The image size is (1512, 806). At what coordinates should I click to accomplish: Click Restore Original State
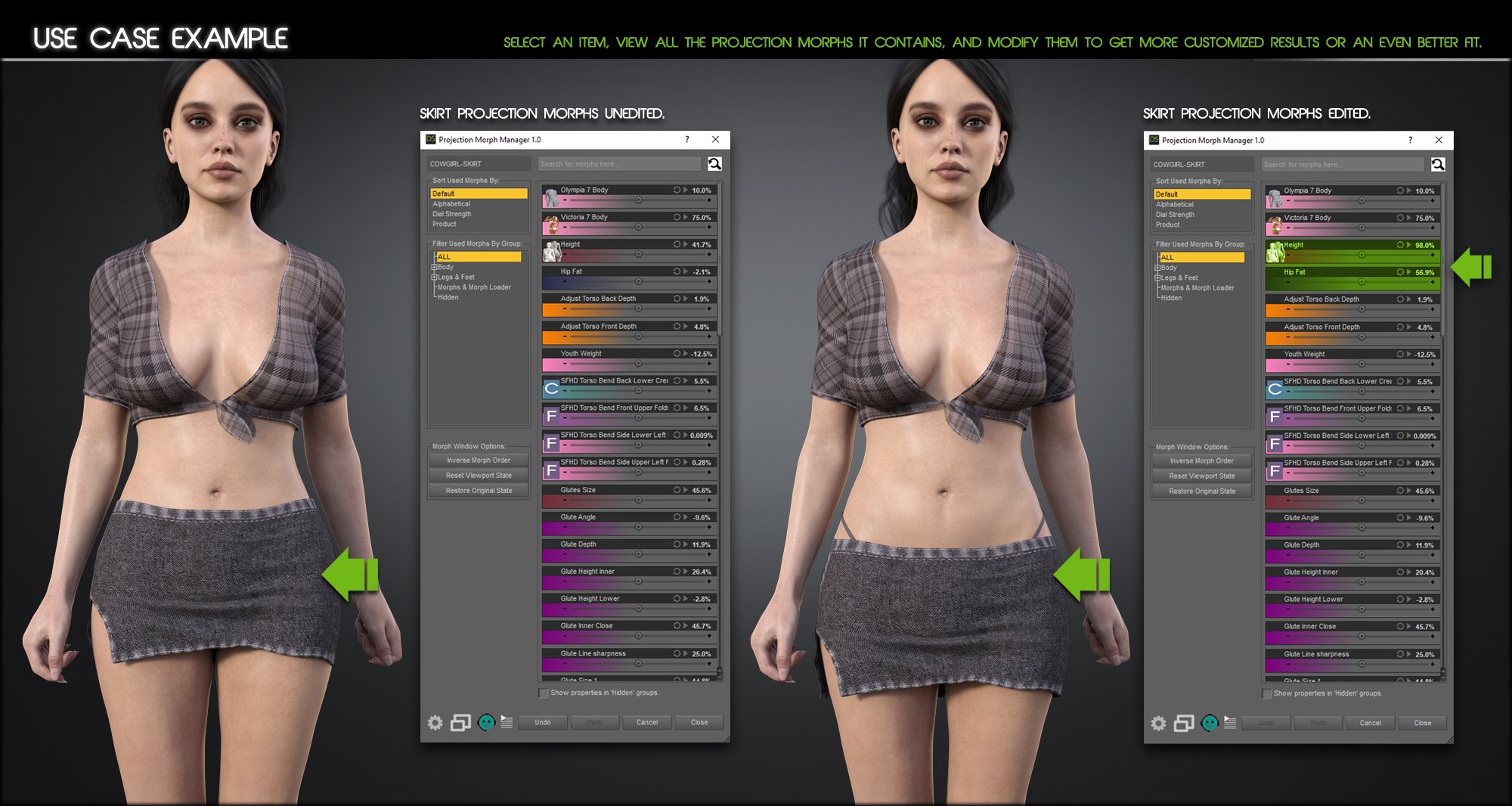point(478,490)
